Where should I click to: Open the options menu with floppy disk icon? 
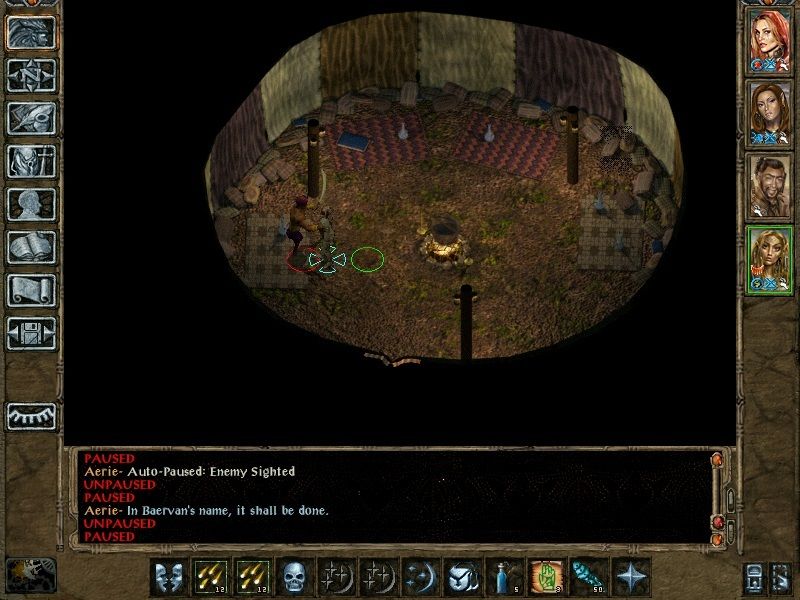[31, 333]
